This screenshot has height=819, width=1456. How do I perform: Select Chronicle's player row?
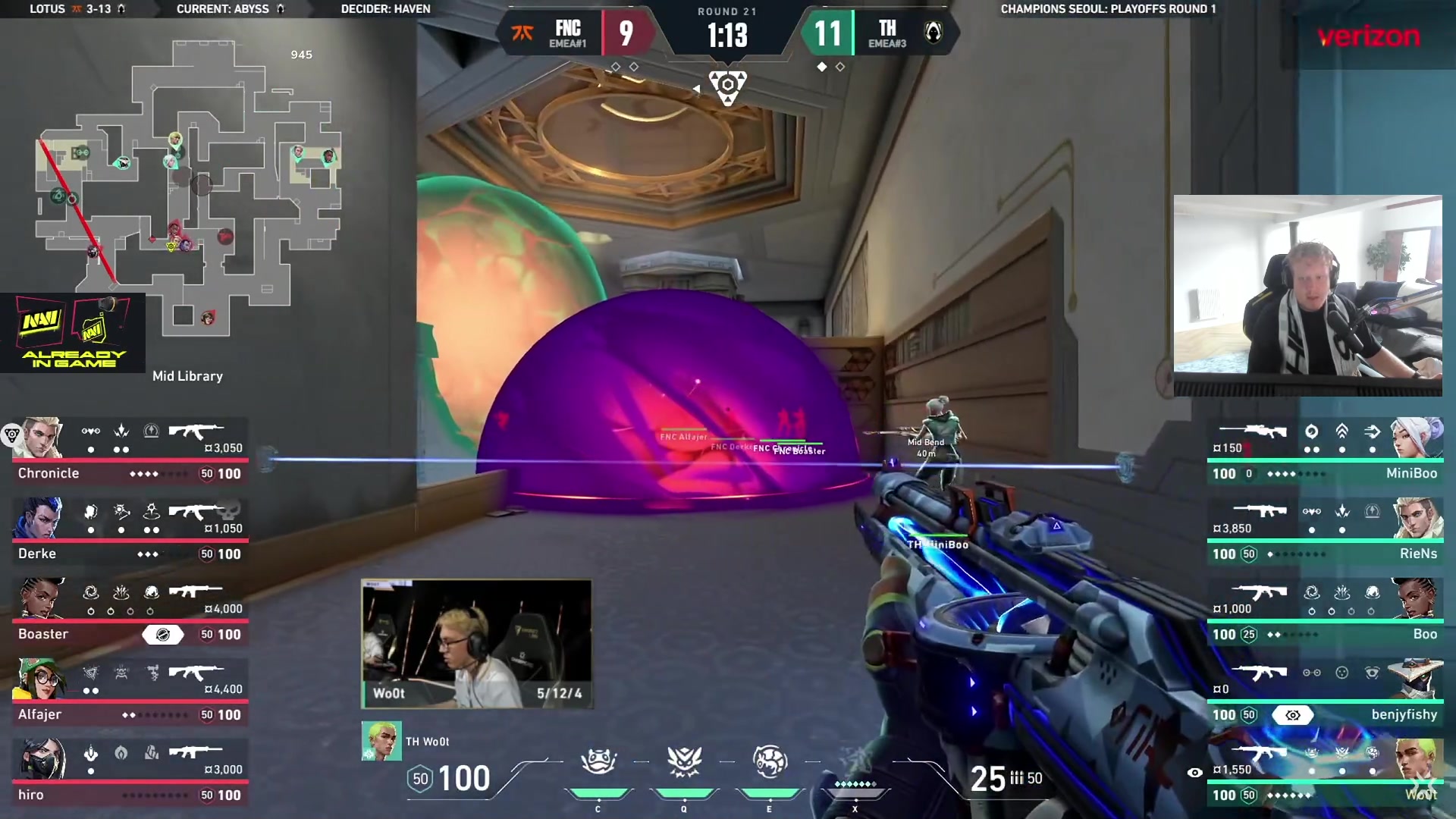tap(129, 450)
